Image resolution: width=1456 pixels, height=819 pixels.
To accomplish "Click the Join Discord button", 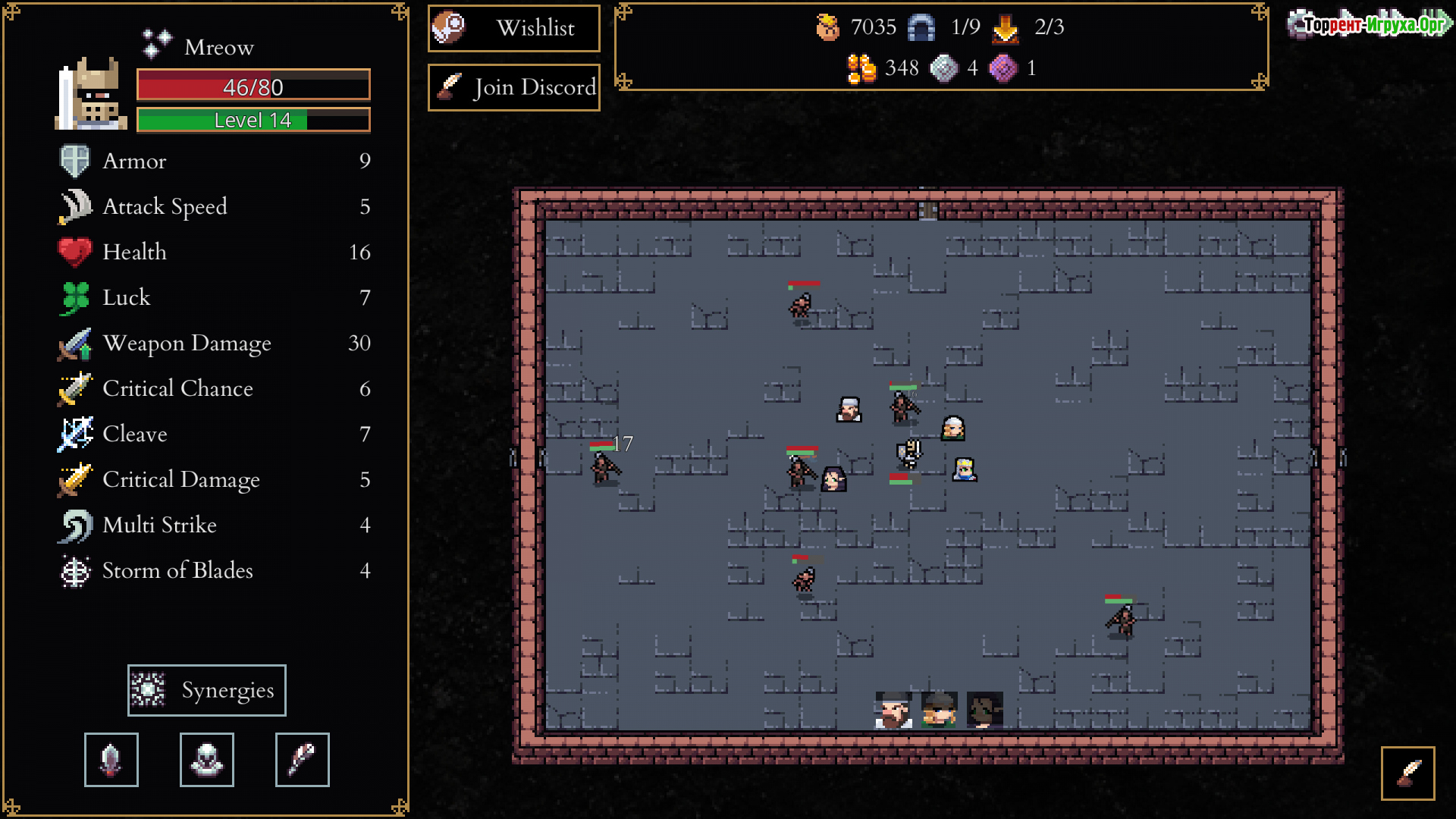I will 514,88.
